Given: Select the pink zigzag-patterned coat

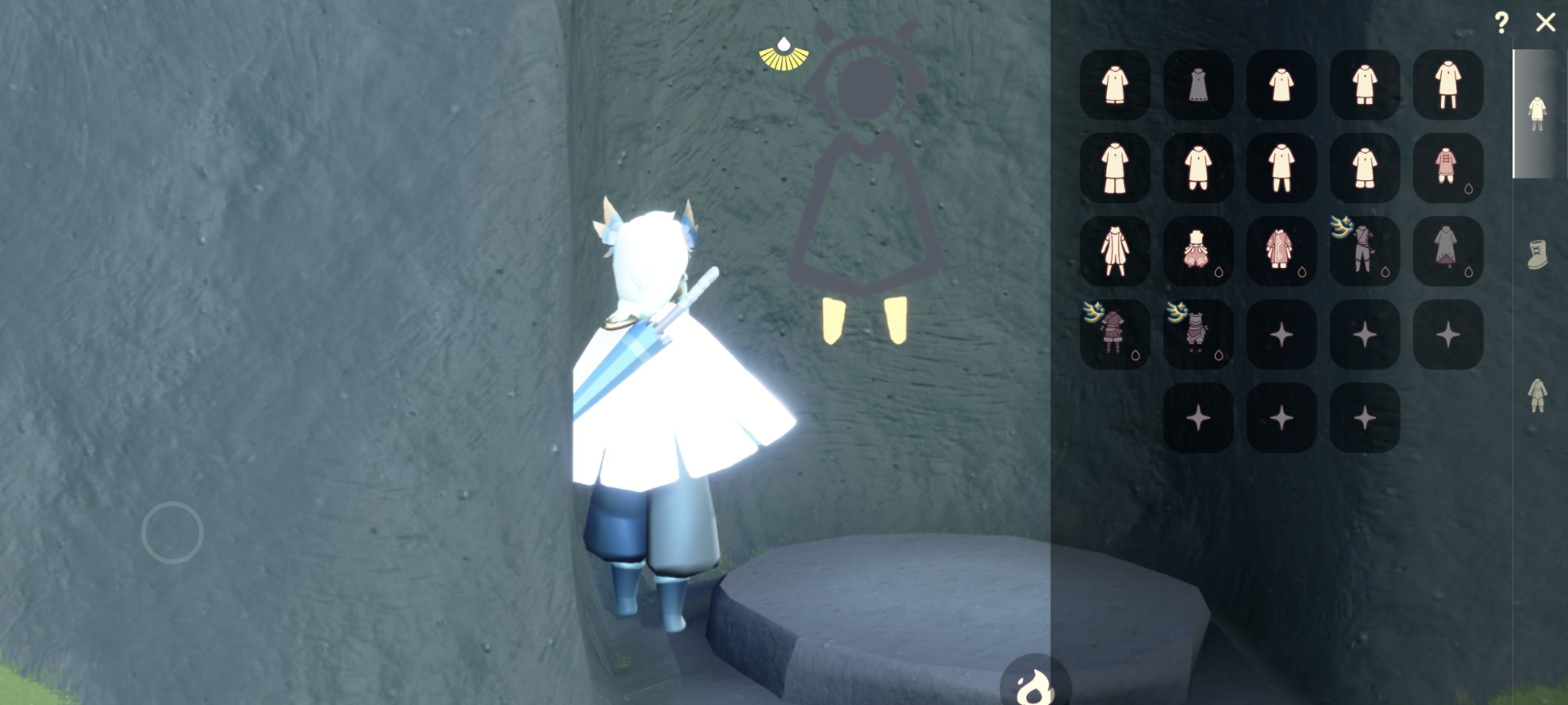Looking at the screenshot, I should 1282,251.
